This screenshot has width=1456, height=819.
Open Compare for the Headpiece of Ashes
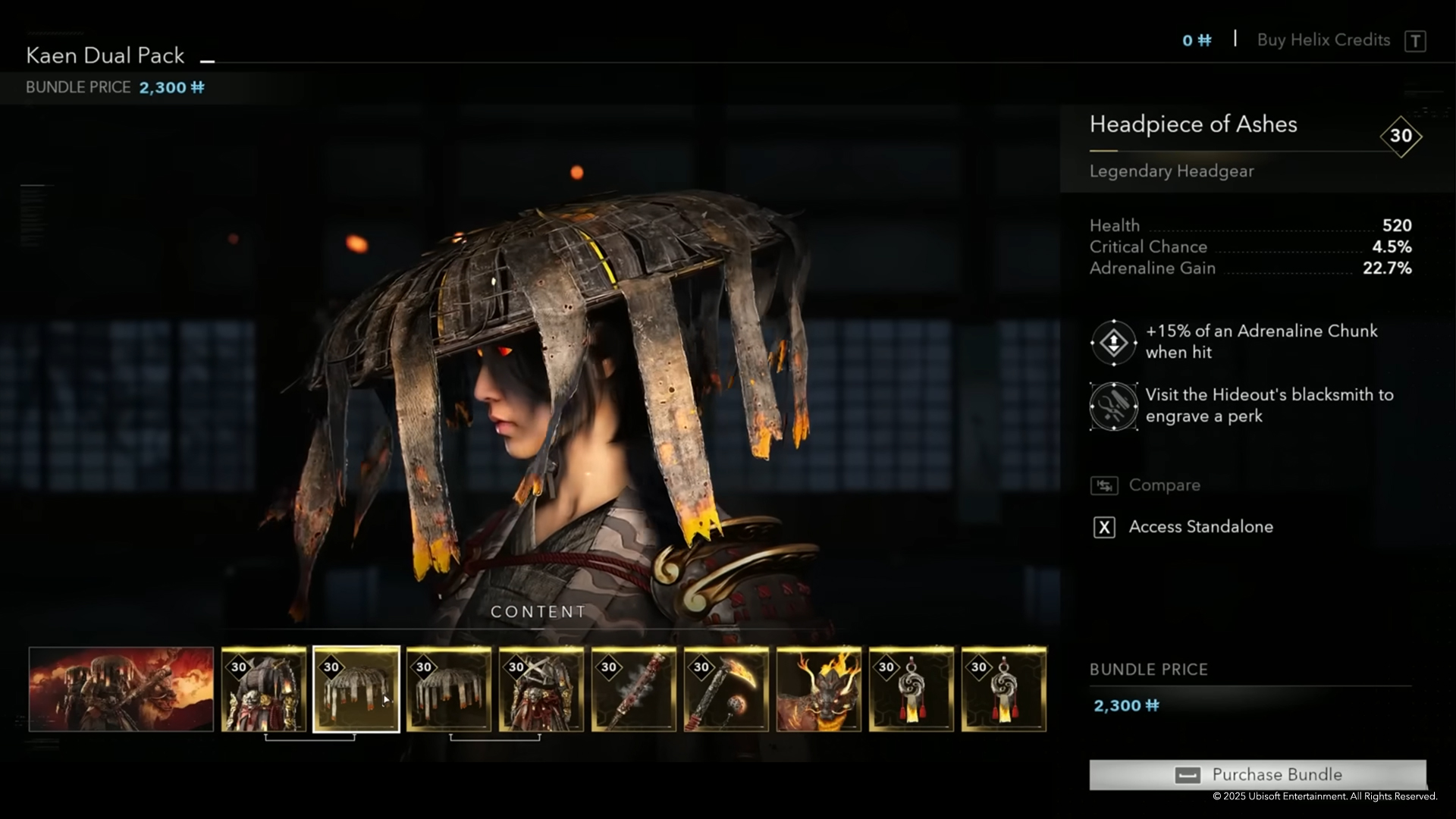coord(1163,485)
